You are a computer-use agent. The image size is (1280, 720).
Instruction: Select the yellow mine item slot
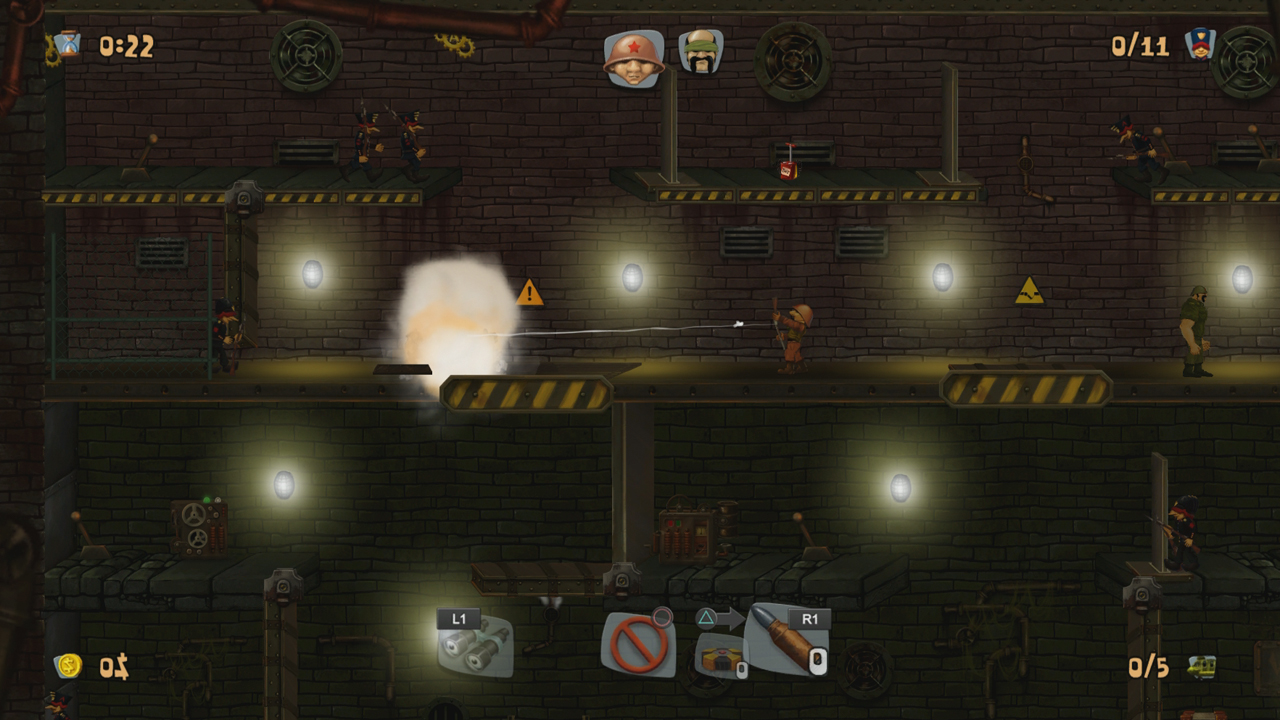point(720,657)
